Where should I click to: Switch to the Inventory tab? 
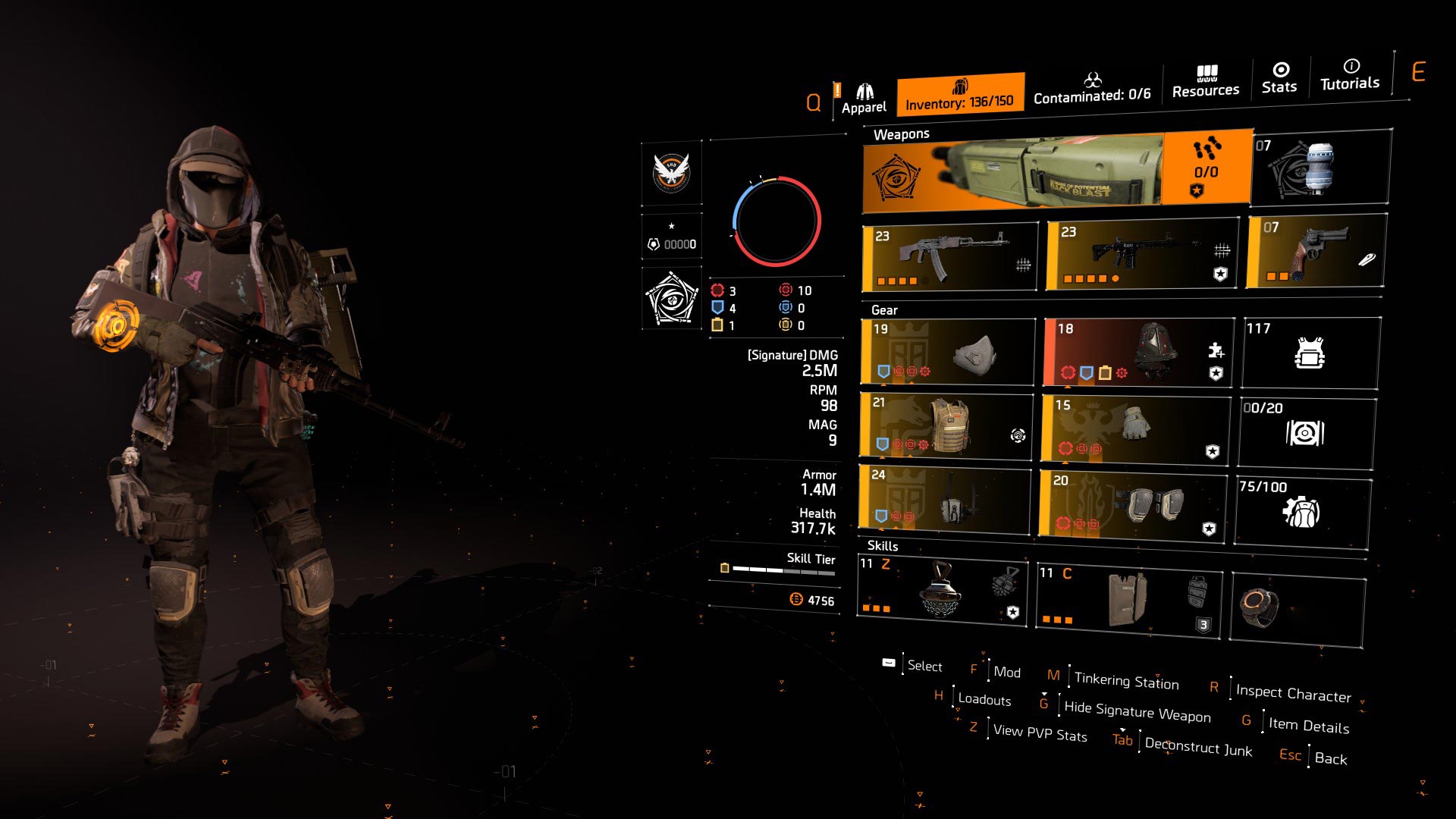pyautogui.click(x=959, y=95)
